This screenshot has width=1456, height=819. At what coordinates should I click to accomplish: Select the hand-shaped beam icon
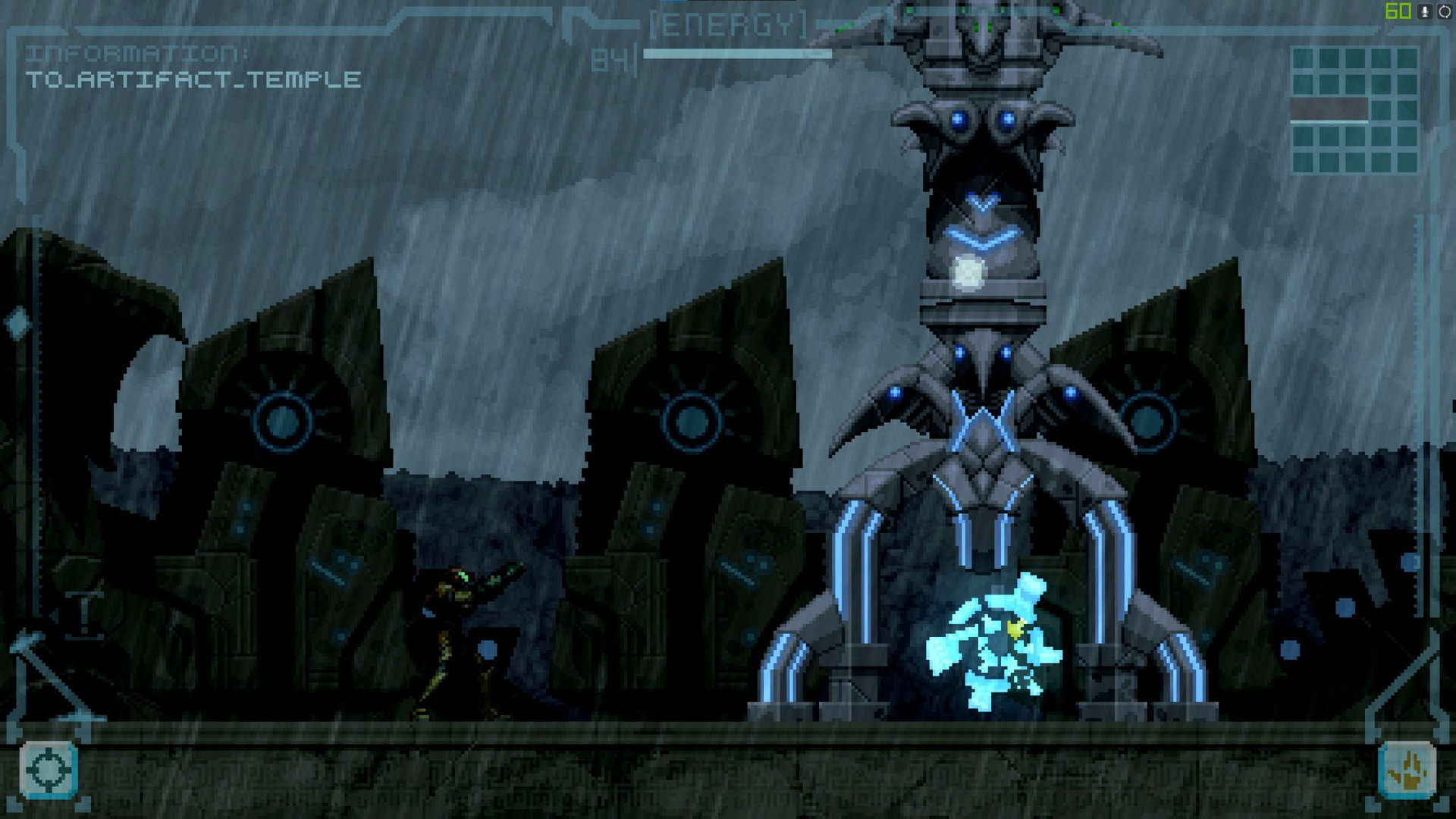click(x=1407, y=770)
